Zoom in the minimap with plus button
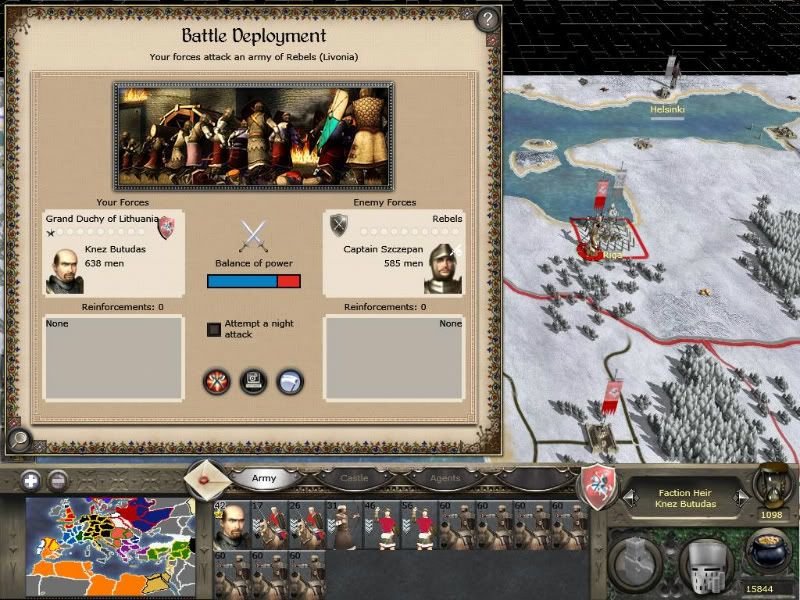The height and width of the screenshot is (600, 800). [31, 479]
